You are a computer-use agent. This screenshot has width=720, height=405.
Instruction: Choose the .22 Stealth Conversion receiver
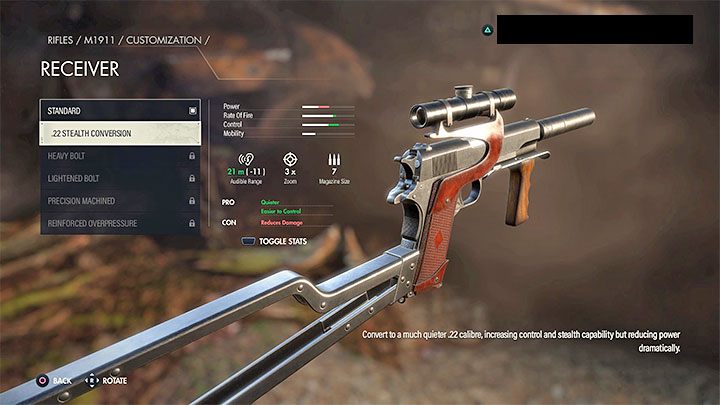tap(120, 133)
